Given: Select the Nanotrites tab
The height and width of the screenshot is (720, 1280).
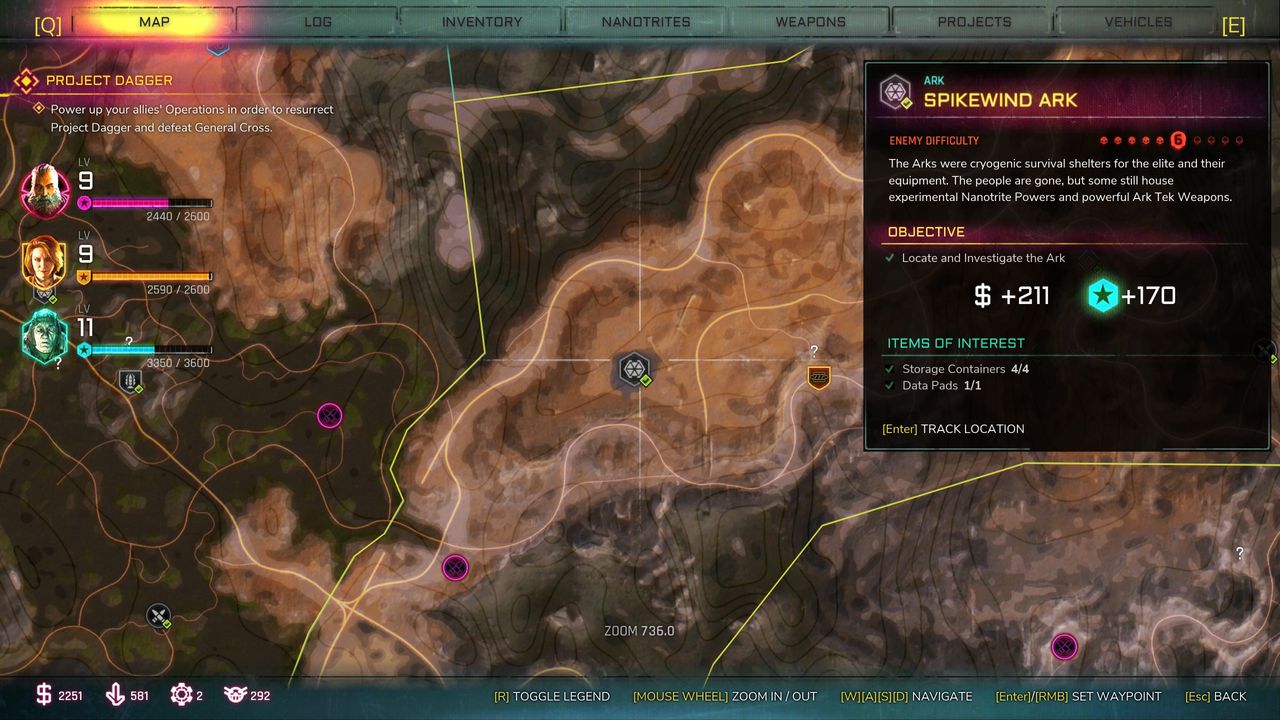Looking at the screenshot, I should click(x=646, y=21).
